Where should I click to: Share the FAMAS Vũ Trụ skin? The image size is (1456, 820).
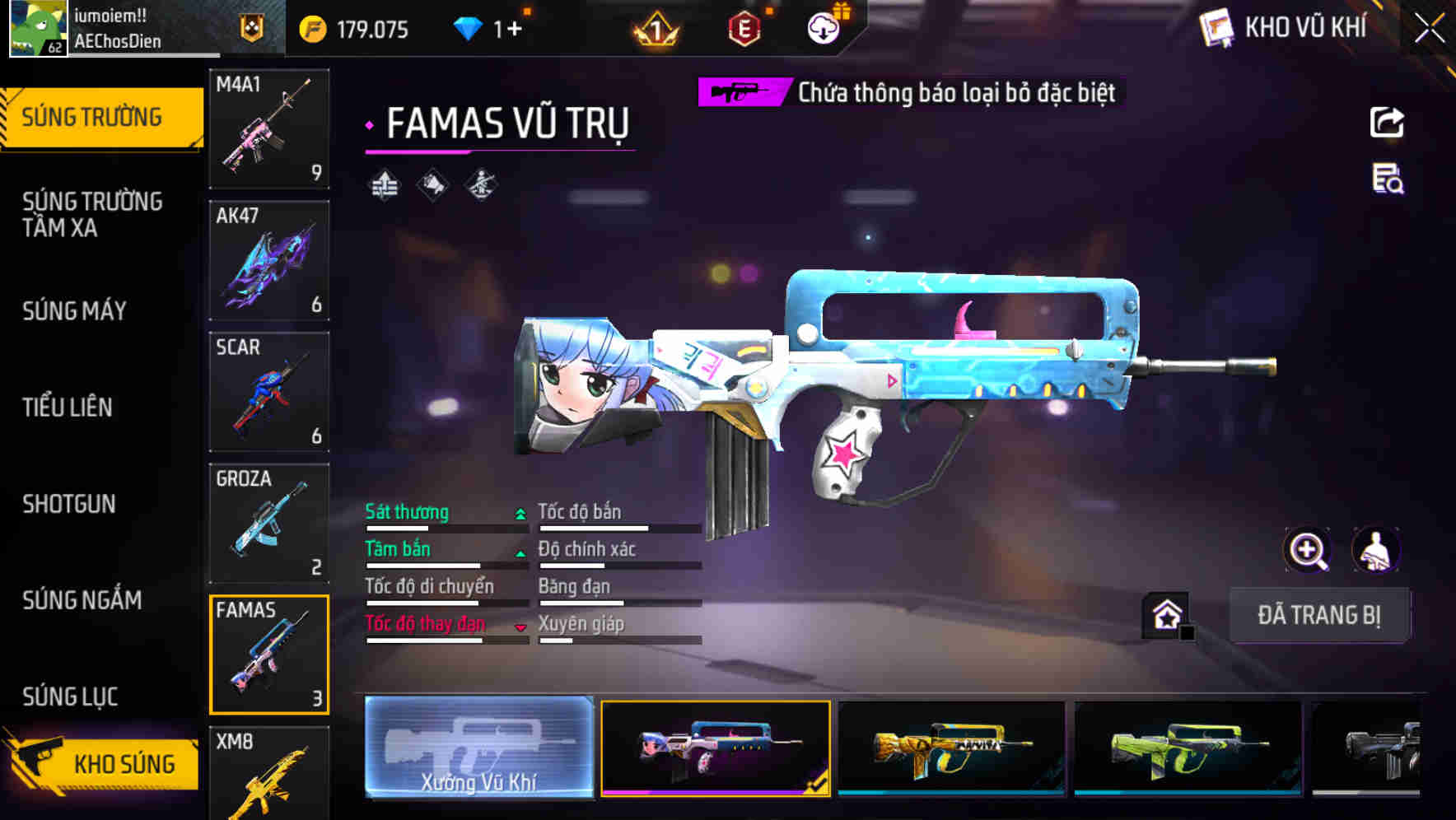tap(1387, 123)
